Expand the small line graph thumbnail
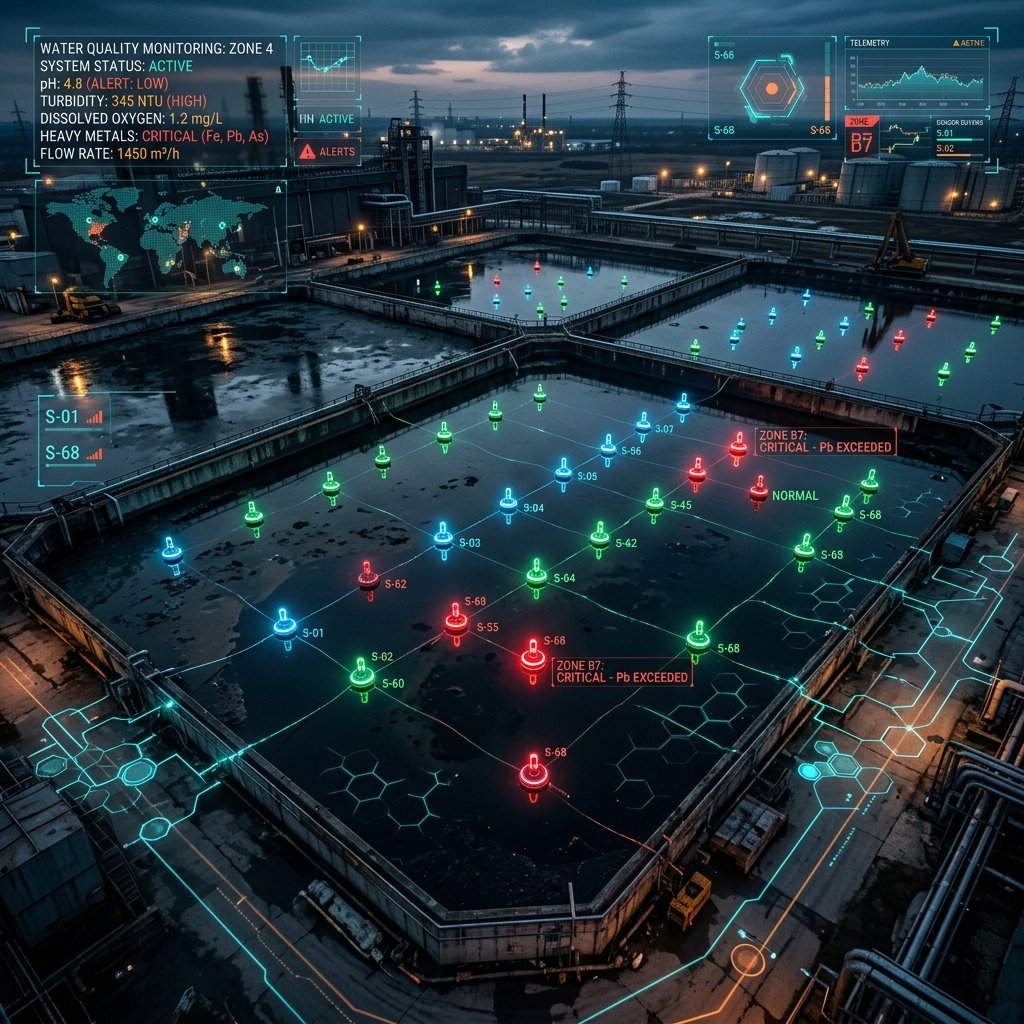 click(327, 67)
